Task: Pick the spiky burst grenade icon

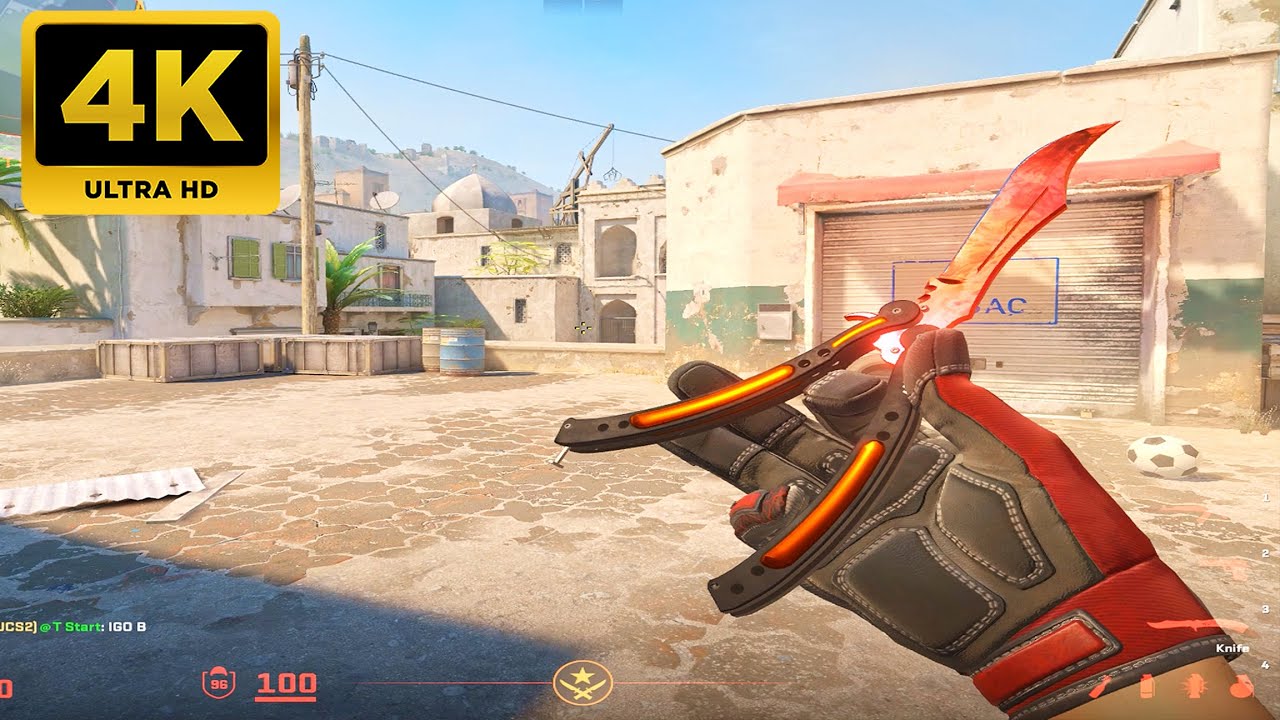Action: pos(1194,687)
